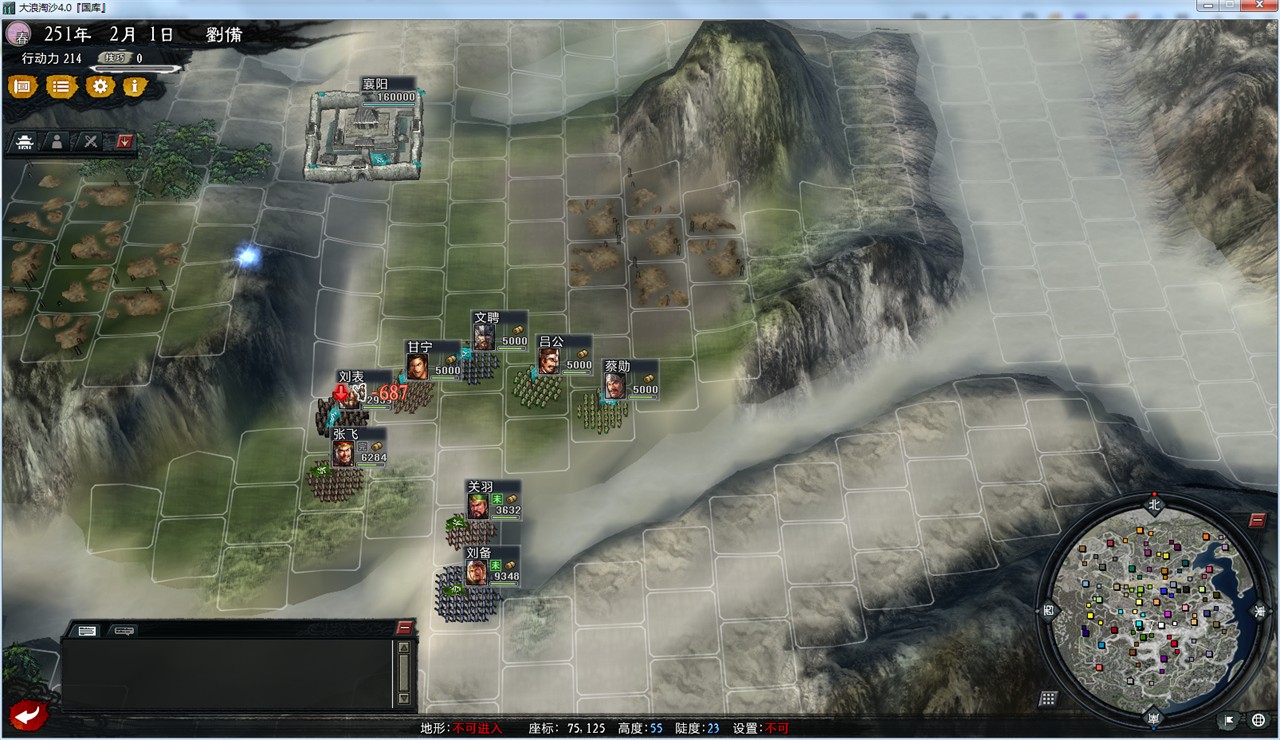Switch to the officer silhouette tab
Screen dimensions: 1280x740
click(57, 142)
